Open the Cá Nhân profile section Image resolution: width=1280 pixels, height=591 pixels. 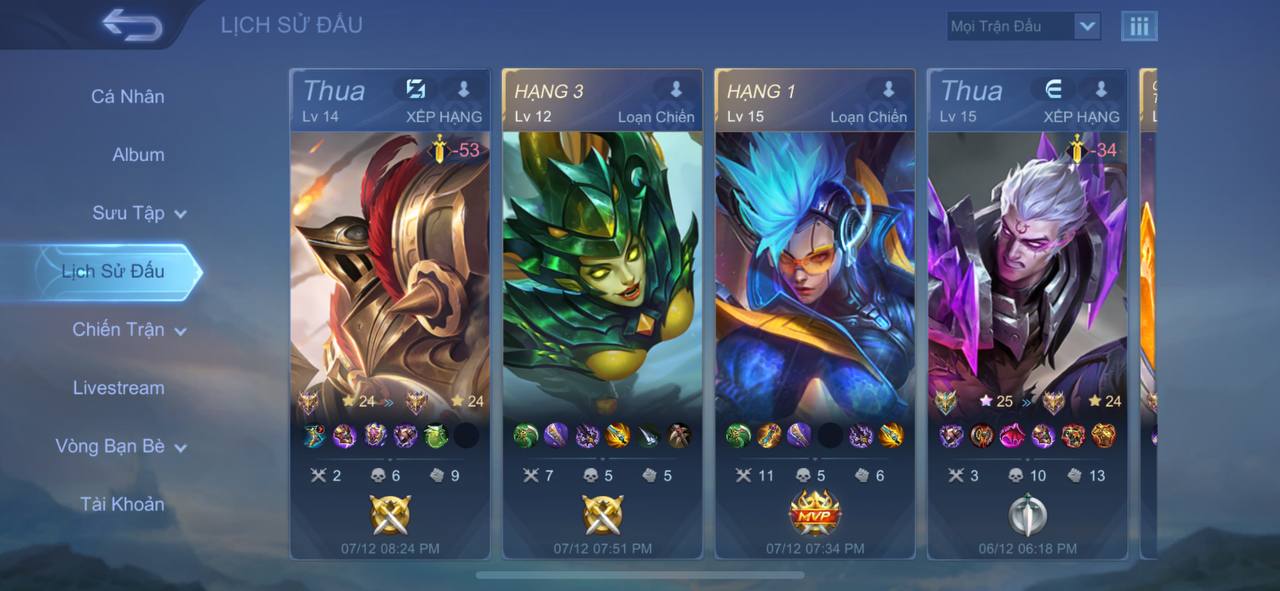pyautogui.click(x=127, y=97)
